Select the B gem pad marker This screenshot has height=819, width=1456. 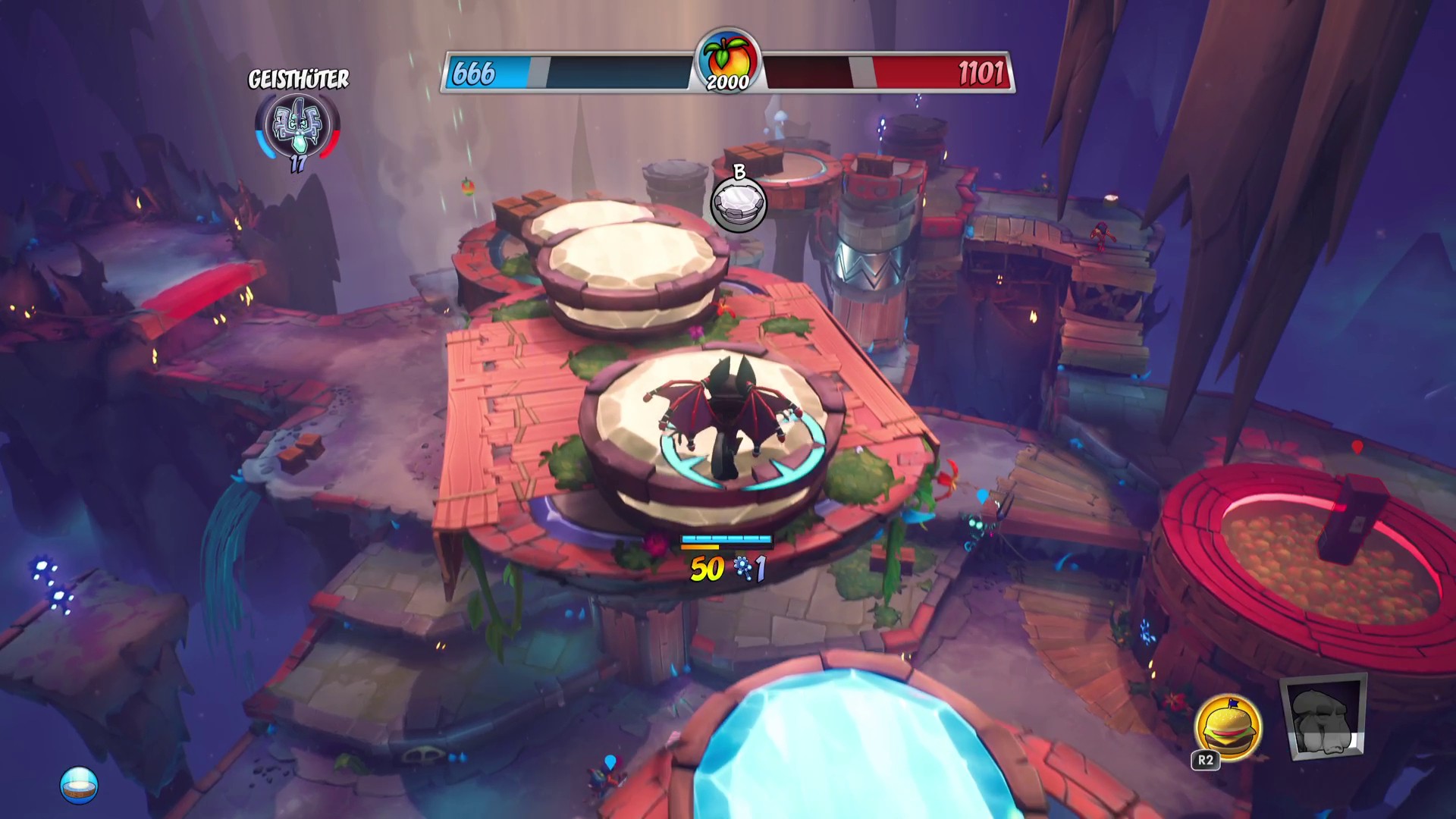coord(739,205)
